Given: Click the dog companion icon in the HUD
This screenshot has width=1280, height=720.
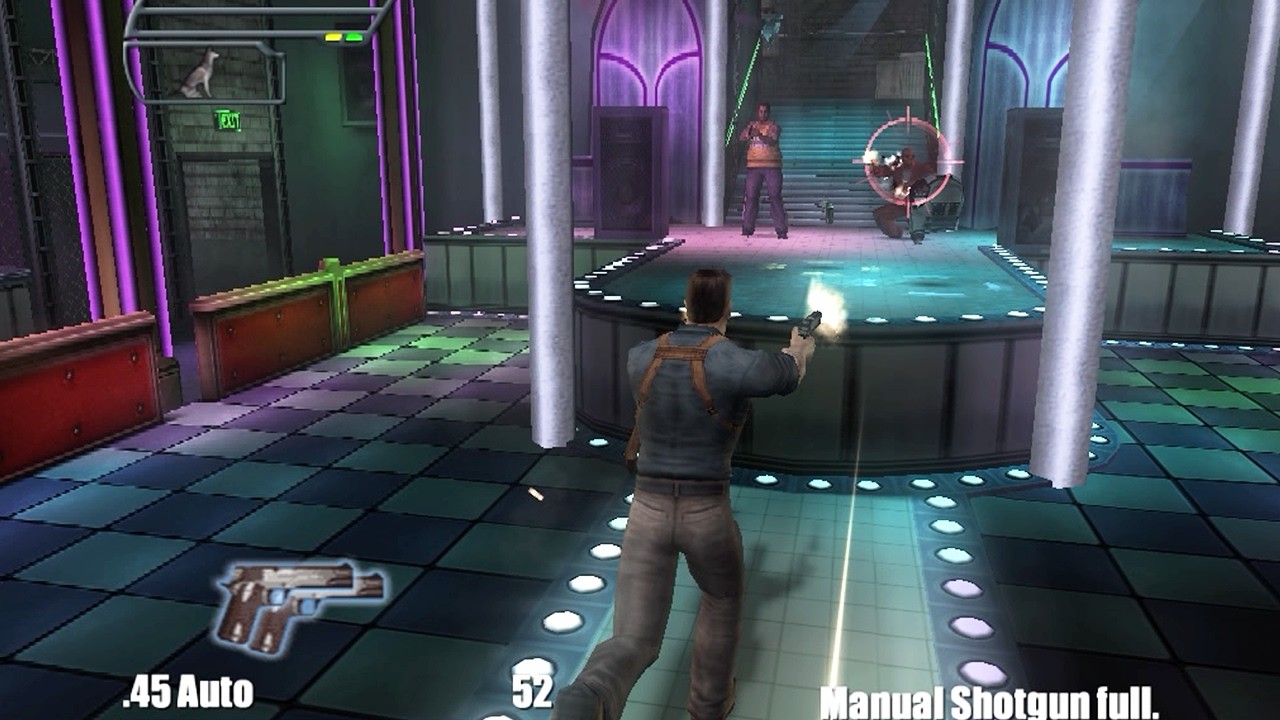Looking at the screenshot, I should (x=201, y=75).
